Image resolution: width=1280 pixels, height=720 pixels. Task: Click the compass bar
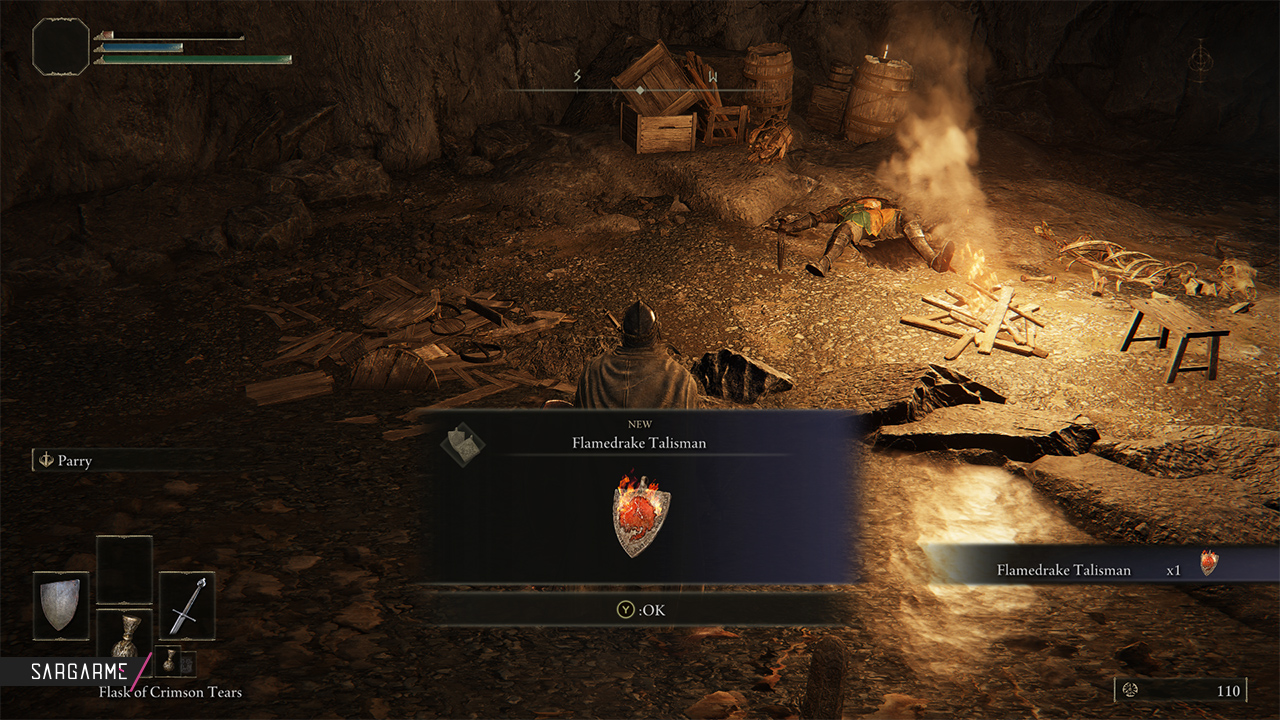[640, 90]
